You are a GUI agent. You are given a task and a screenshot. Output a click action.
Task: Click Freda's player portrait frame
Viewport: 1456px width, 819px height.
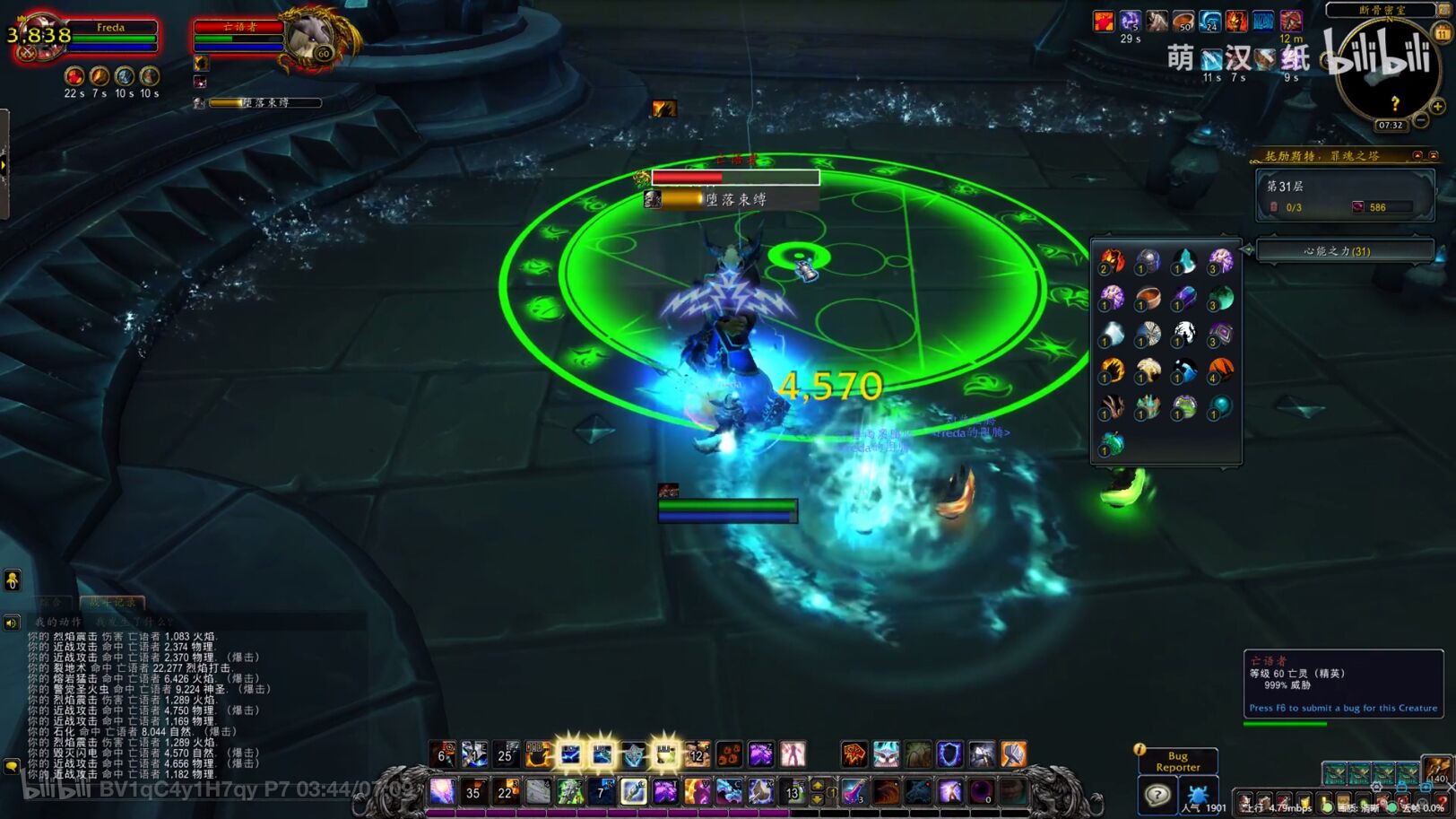(x=34, y=38)
